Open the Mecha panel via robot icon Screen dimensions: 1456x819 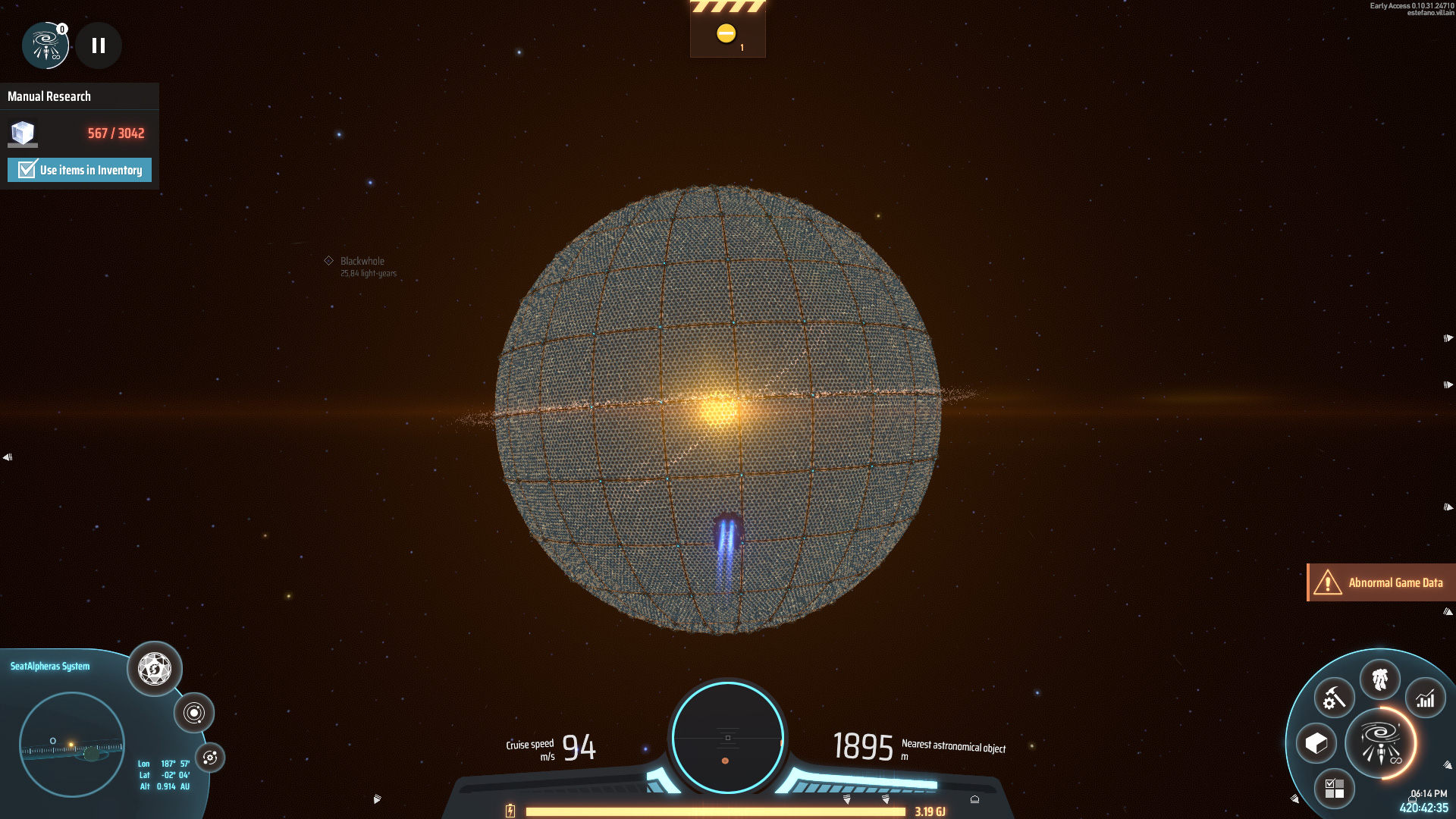click(1382, 680)
